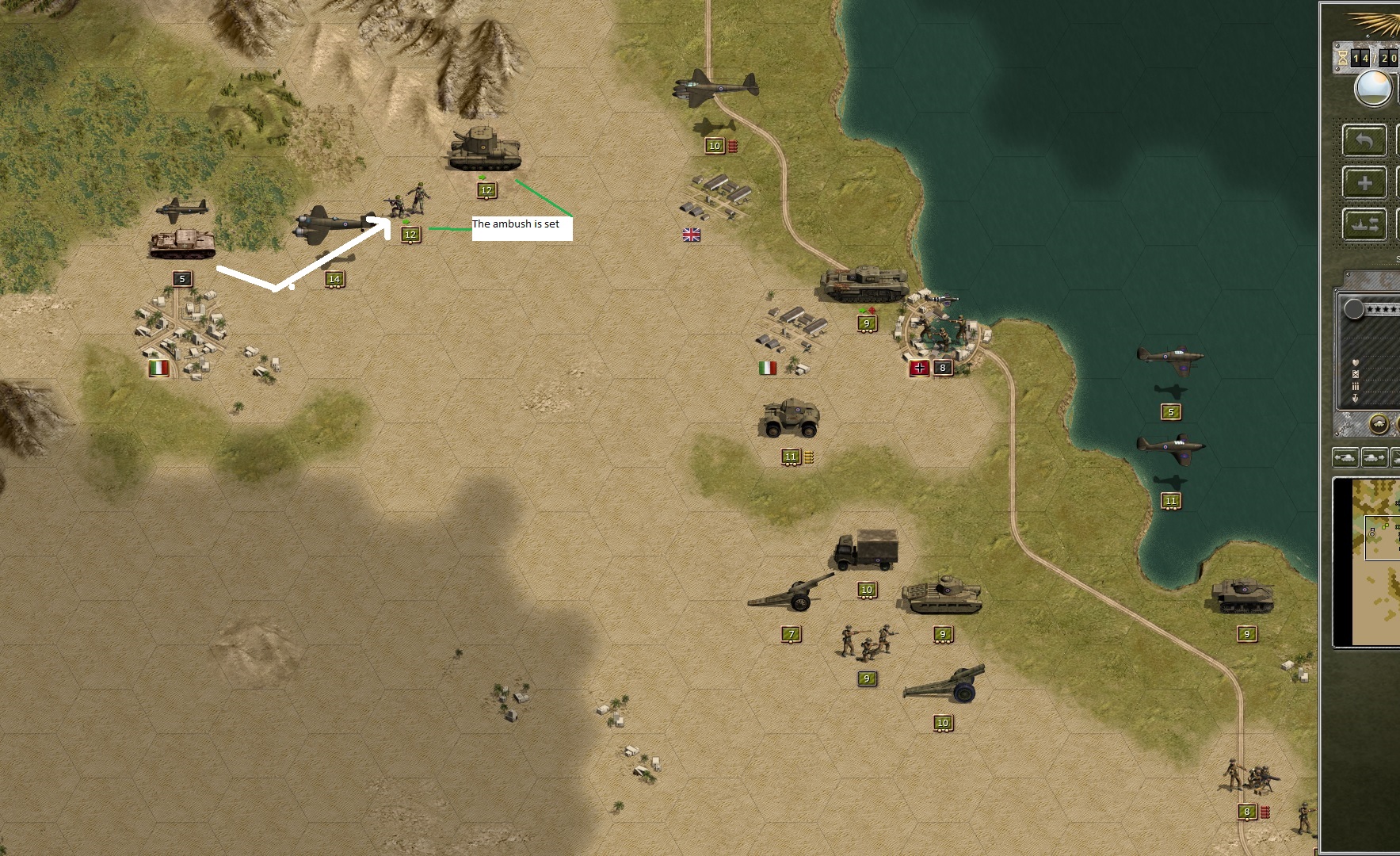Click the hourglass beside the 14/20 turn counter

[x=1341, y=57]
